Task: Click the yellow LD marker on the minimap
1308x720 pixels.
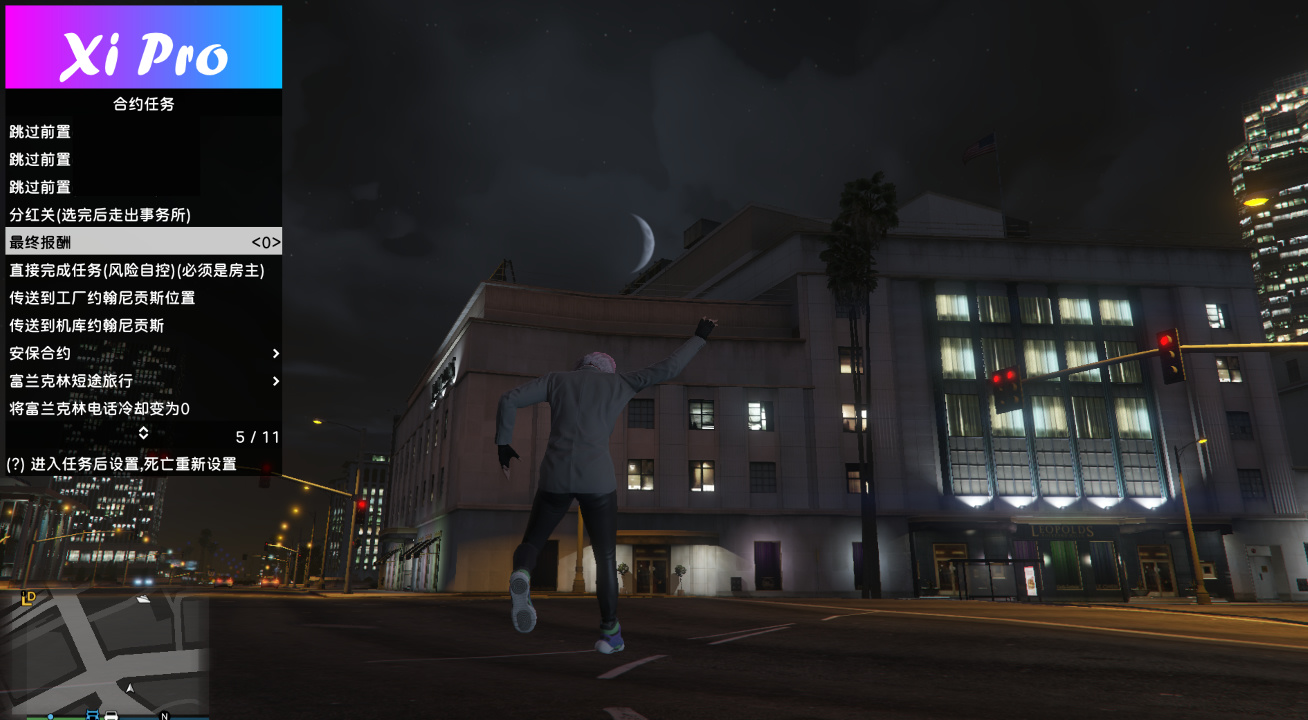Action: click(x=28, y=597)
